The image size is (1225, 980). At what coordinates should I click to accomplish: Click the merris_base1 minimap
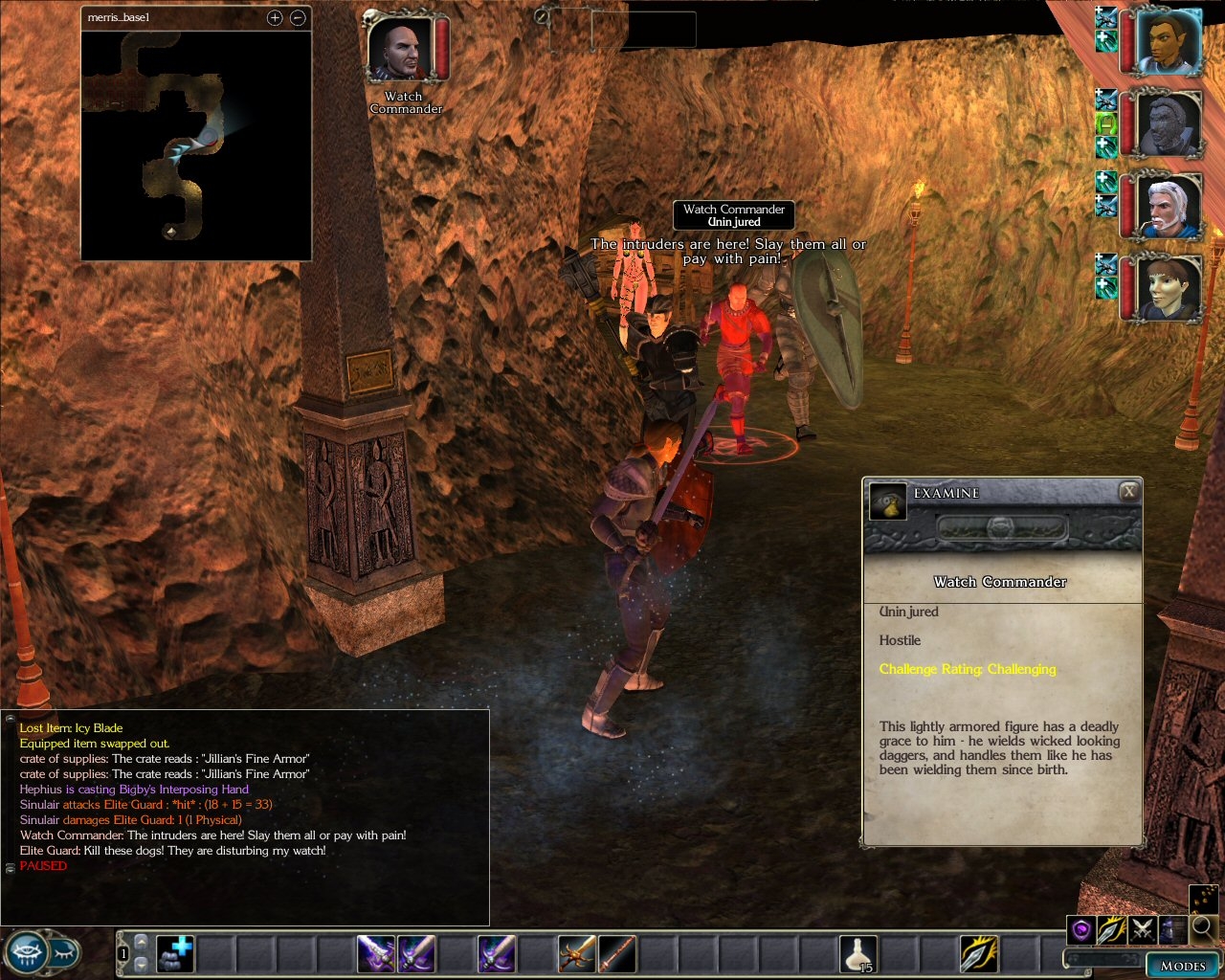coord(196,145)
